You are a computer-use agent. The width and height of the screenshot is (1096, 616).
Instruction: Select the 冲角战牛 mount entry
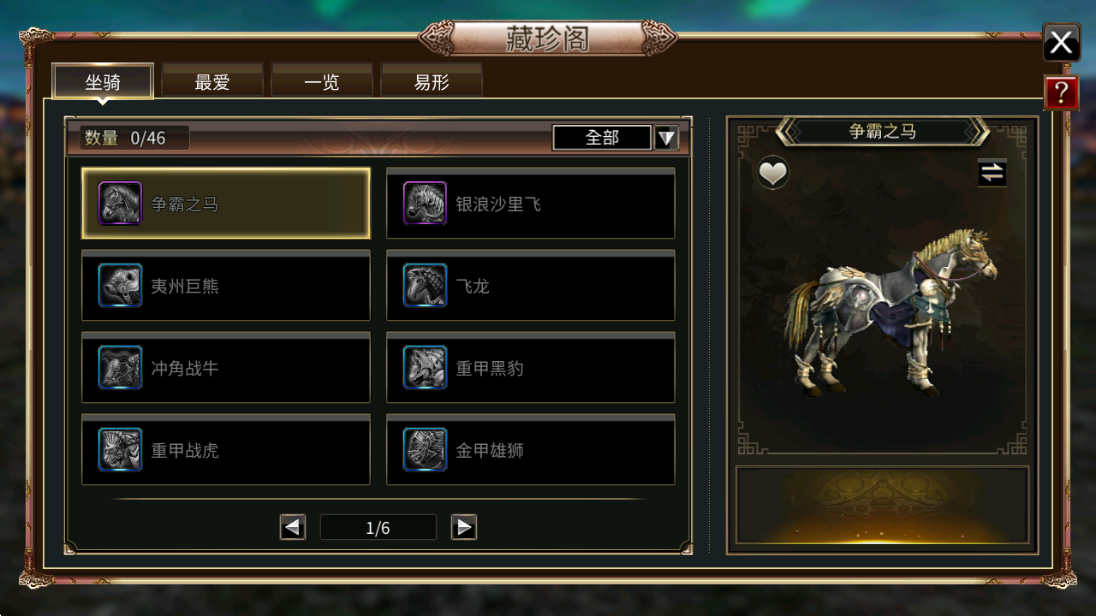pyautogui.click(x=226, y=368)
